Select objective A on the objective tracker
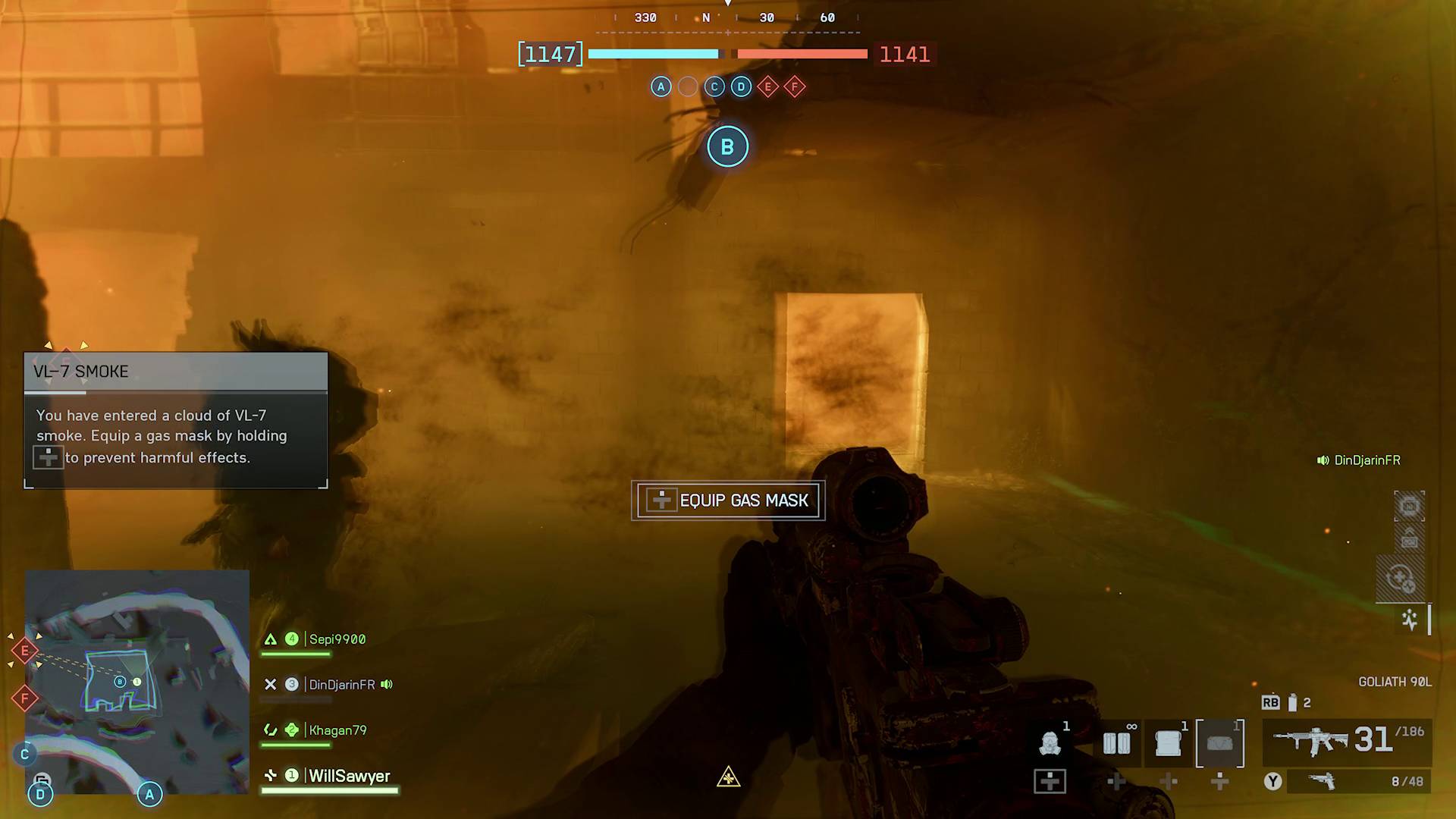The height and width of the screenshot is (819, 1456). coord(661,86)
